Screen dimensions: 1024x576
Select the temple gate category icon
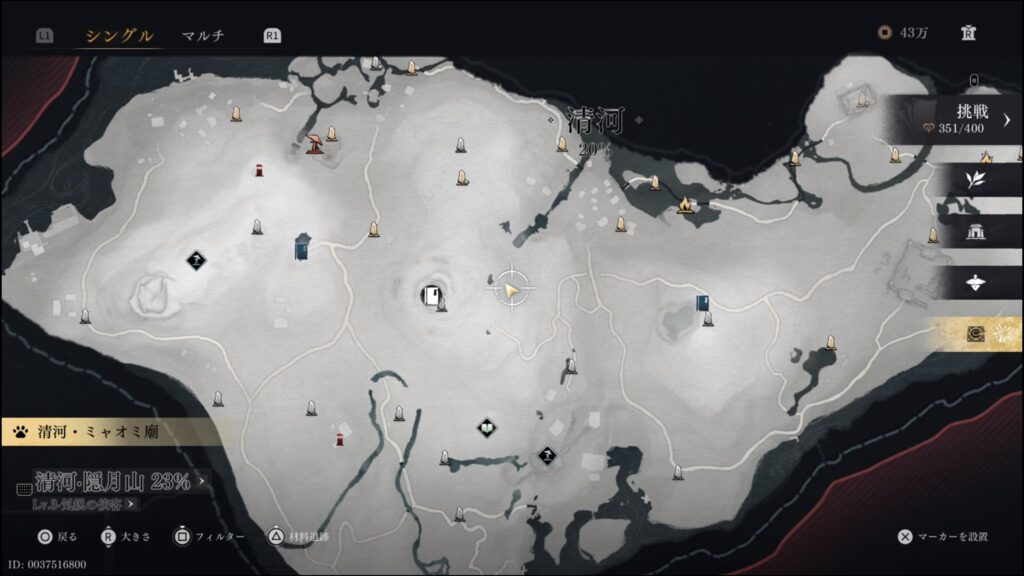coord(974,232)
